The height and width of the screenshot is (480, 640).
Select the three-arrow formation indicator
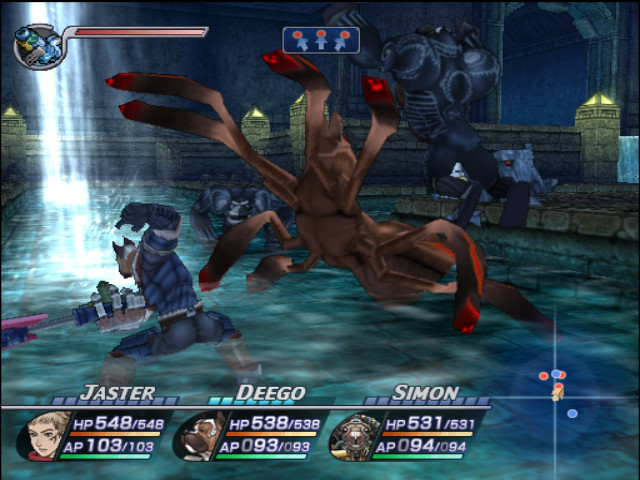pyautogui.click(x=320, y=40)
